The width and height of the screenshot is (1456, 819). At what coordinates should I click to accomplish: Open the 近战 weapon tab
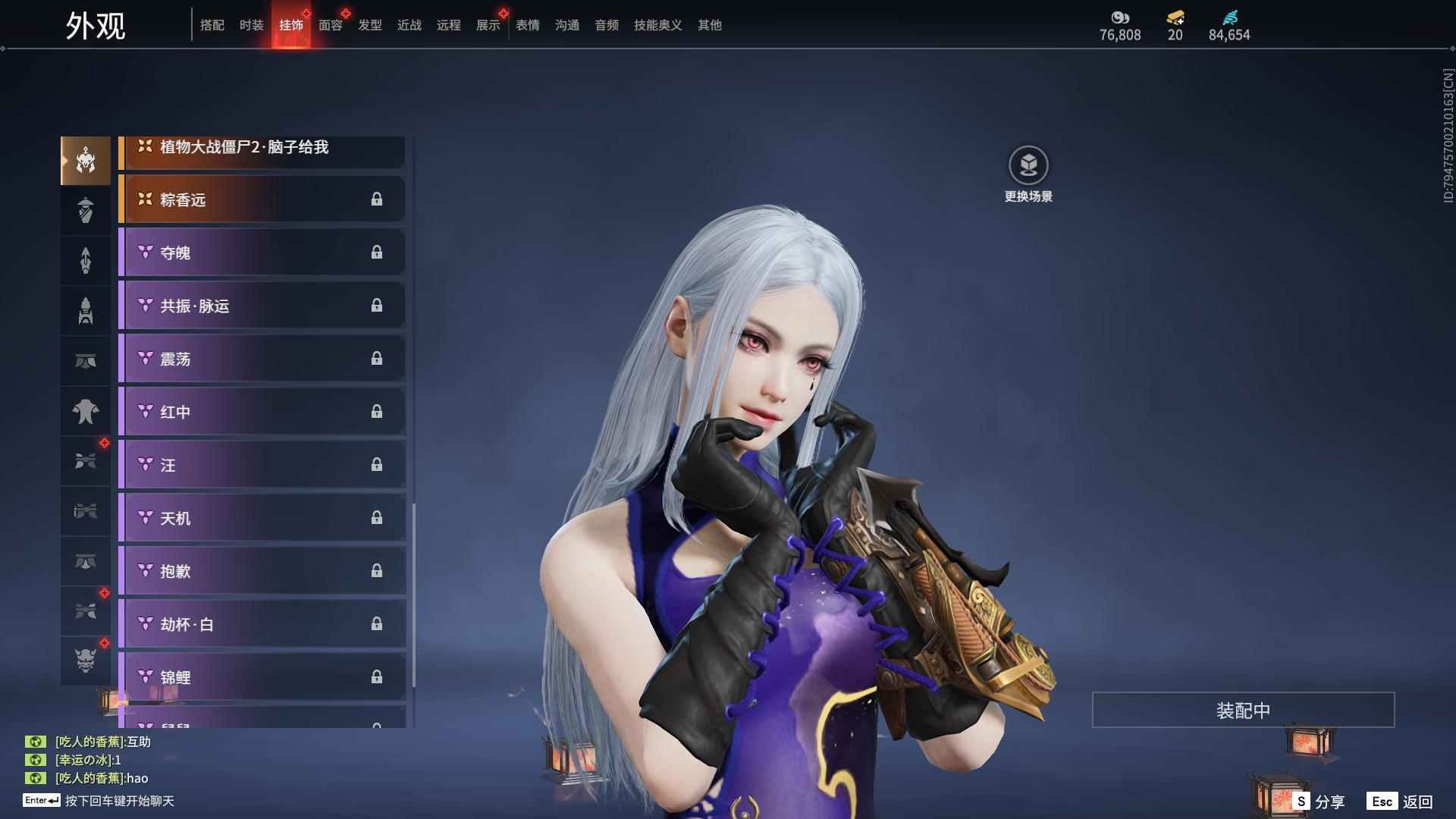(x=409, y=25)
